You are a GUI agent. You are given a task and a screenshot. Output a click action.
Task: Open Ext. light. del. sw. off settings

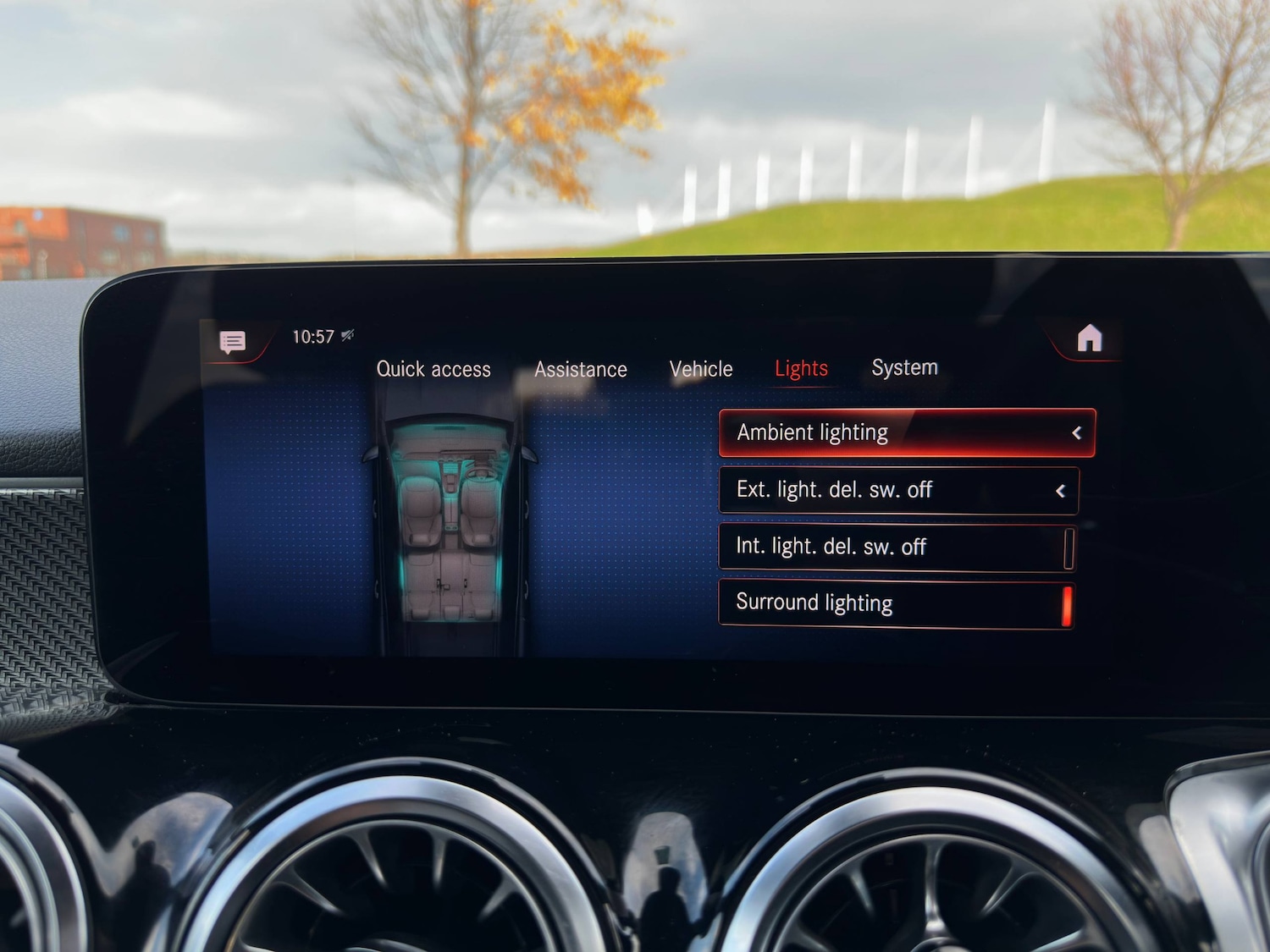click(898, 490)
